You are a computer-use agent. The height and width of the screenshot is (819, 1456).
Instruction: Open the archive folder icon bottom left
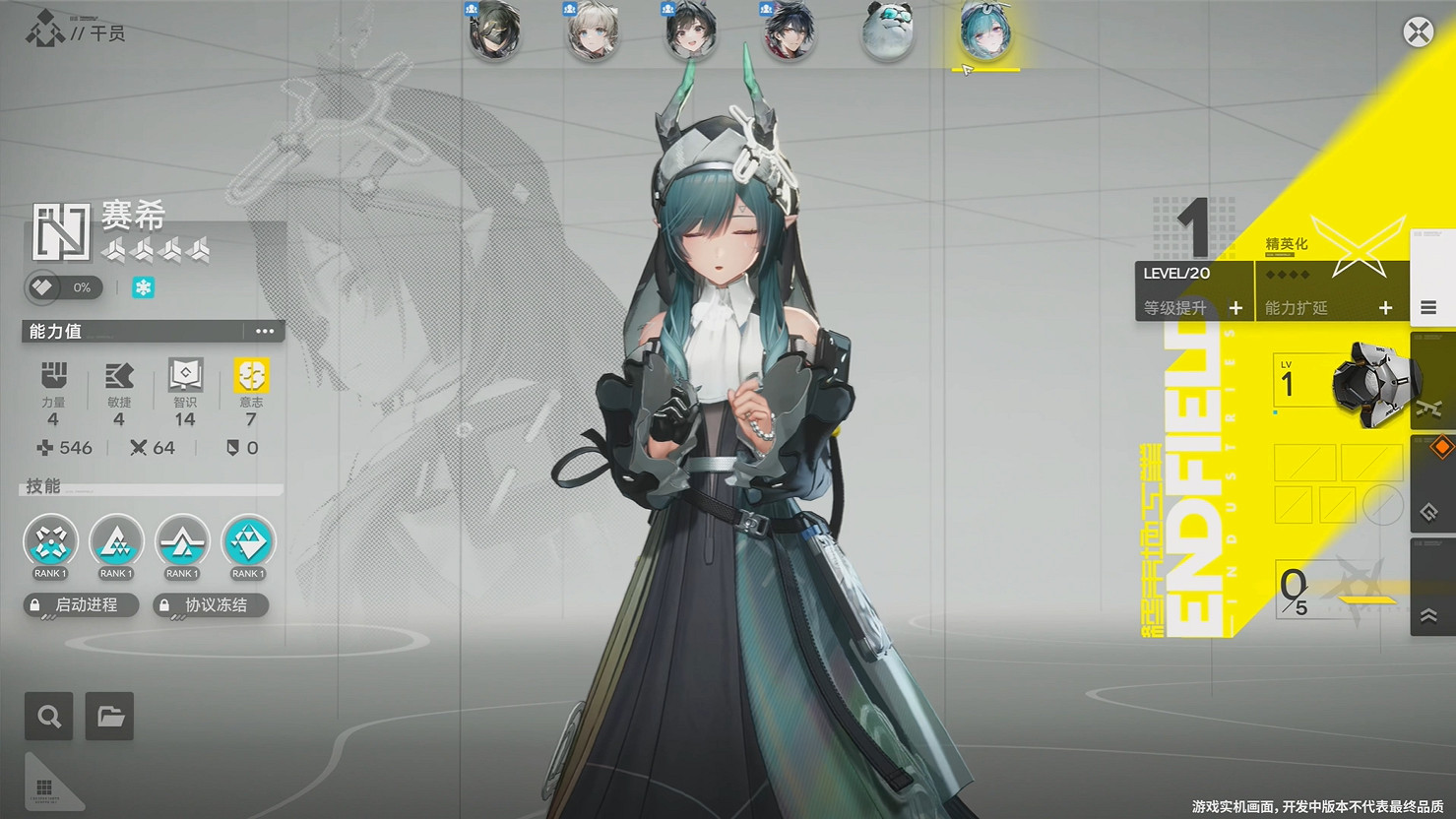point(108,716)
